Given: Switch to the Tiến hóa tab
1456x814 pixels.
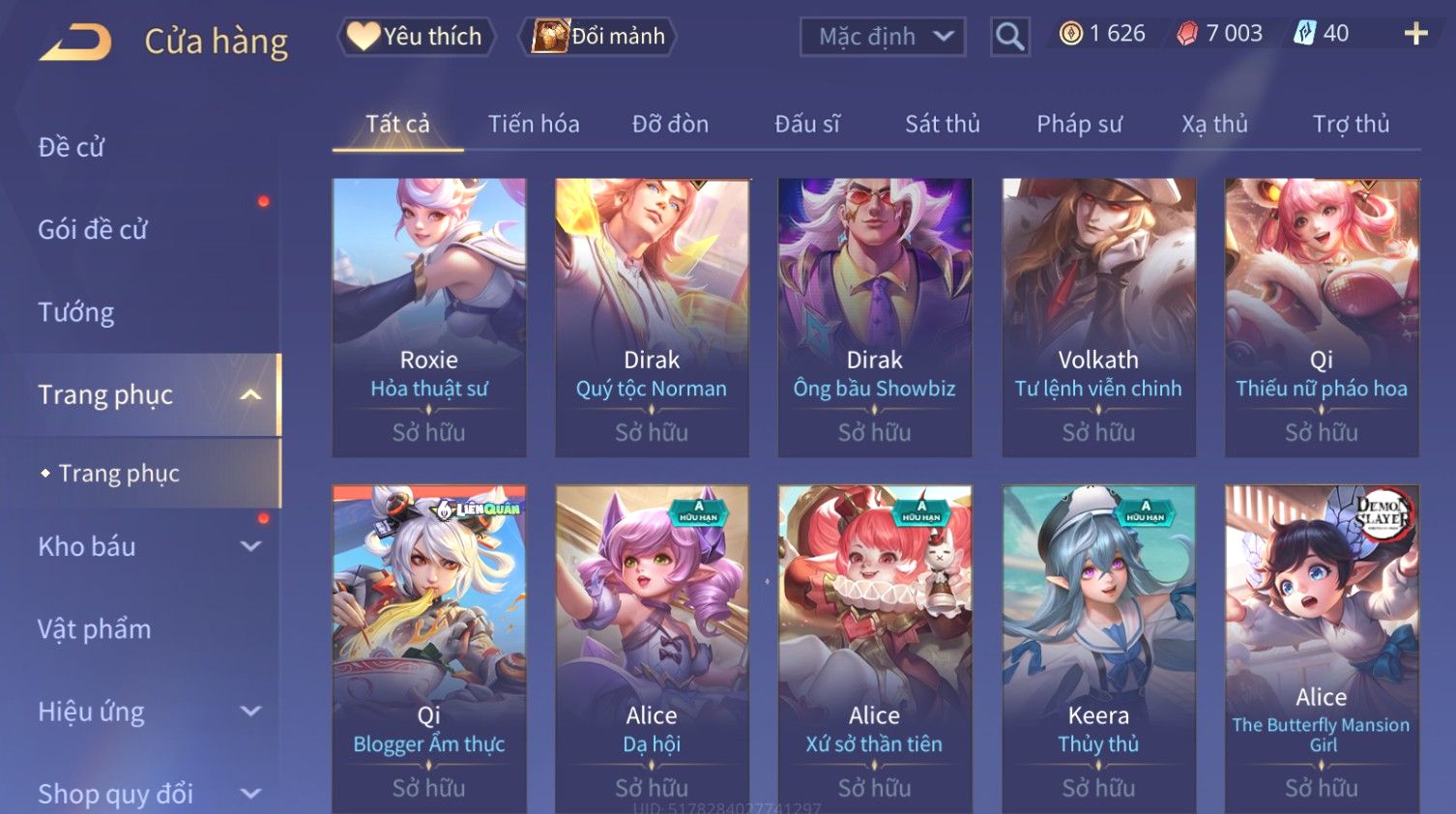Looking at the screenshot, I should point(534,124).
